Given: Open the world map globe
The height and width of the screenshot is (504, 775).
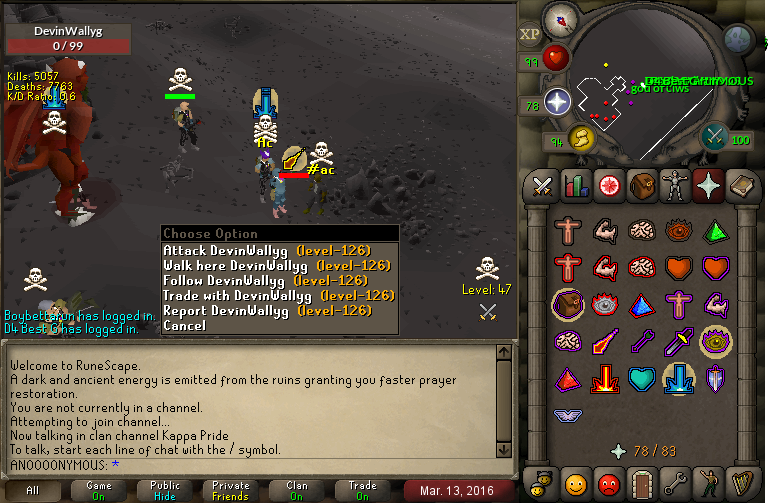Looking at the screenshot, I should click(738, 39).
